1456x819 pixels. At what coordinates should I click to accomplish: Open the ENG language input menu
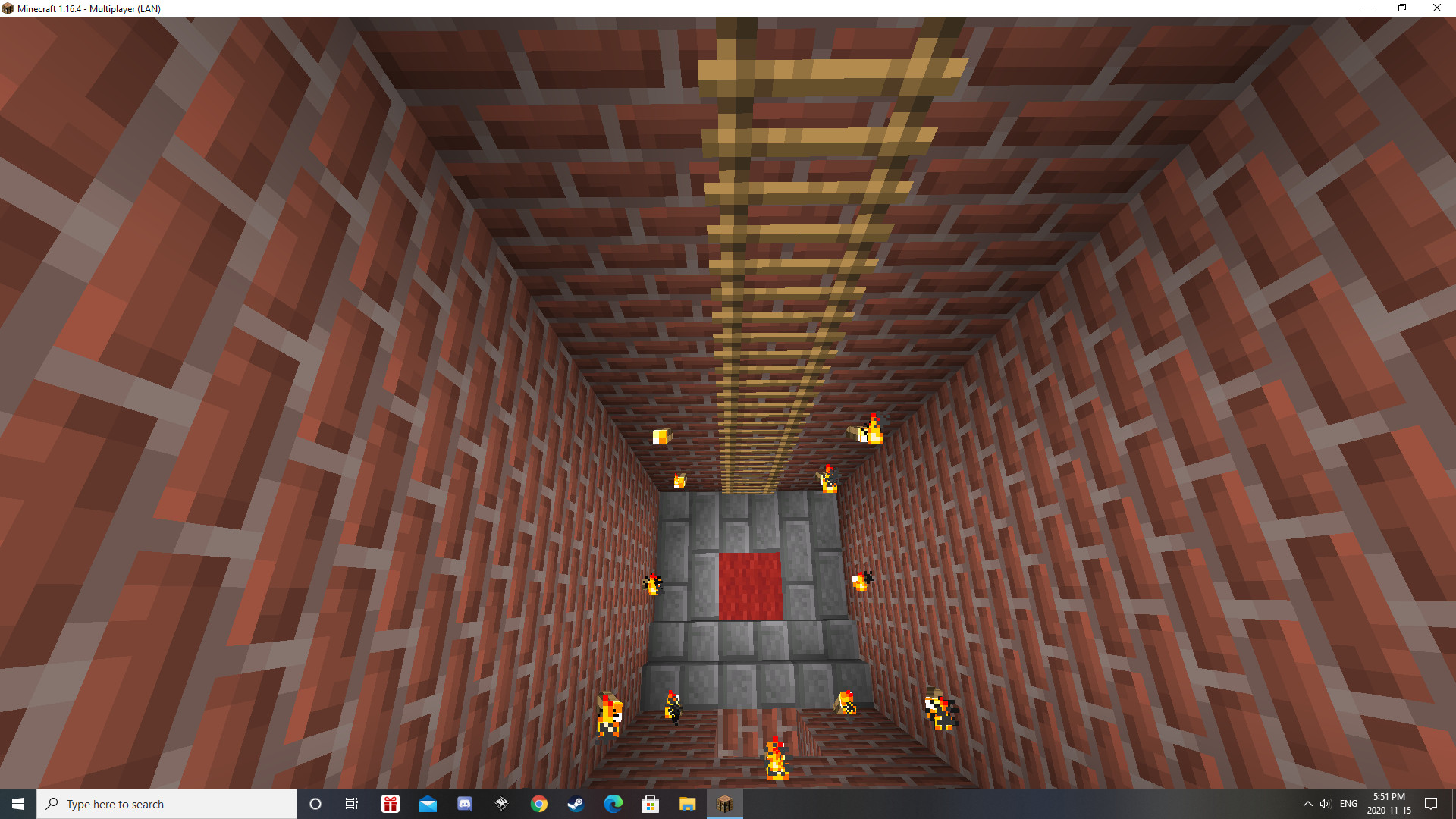[x=1348, y=803]
